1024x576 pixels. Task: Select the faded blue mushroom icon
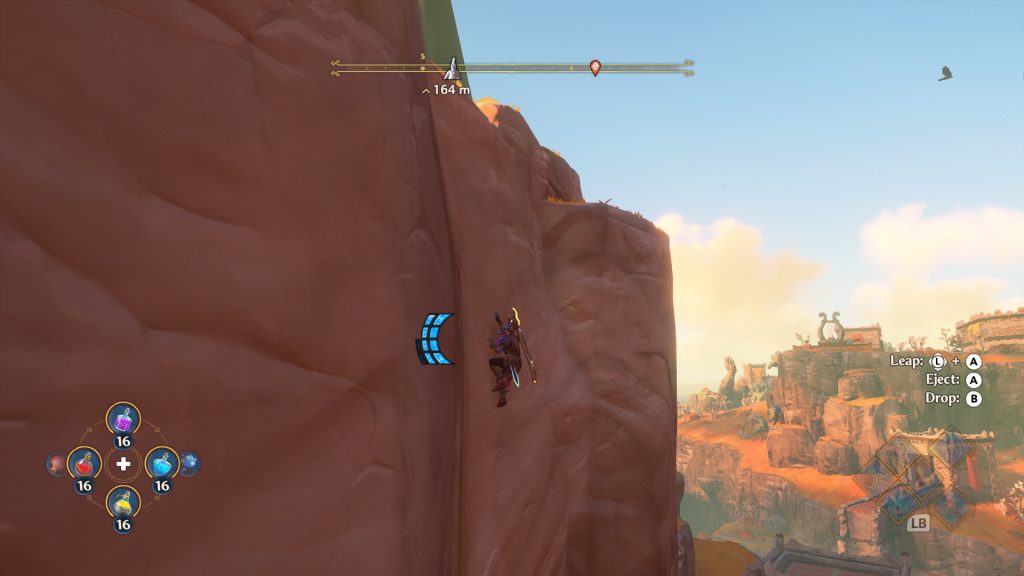click(x=189, y=464)
